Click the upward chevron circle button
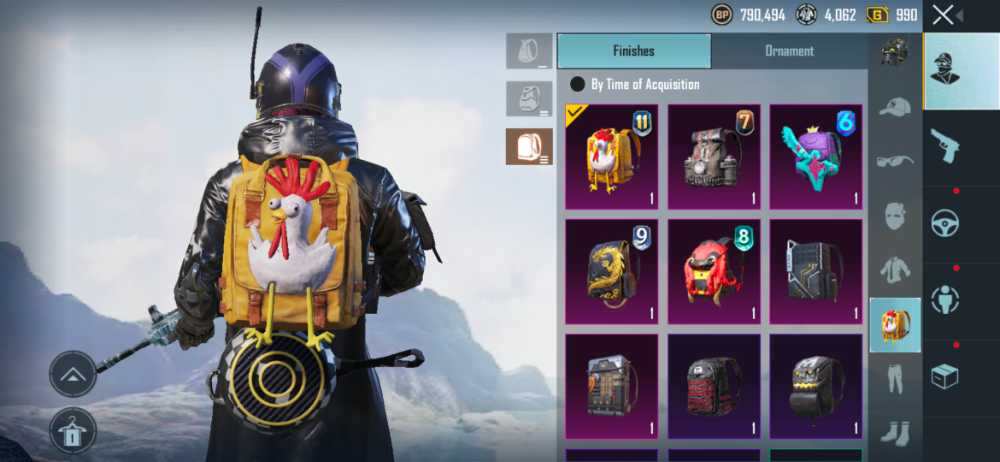 tap(73, 374)
